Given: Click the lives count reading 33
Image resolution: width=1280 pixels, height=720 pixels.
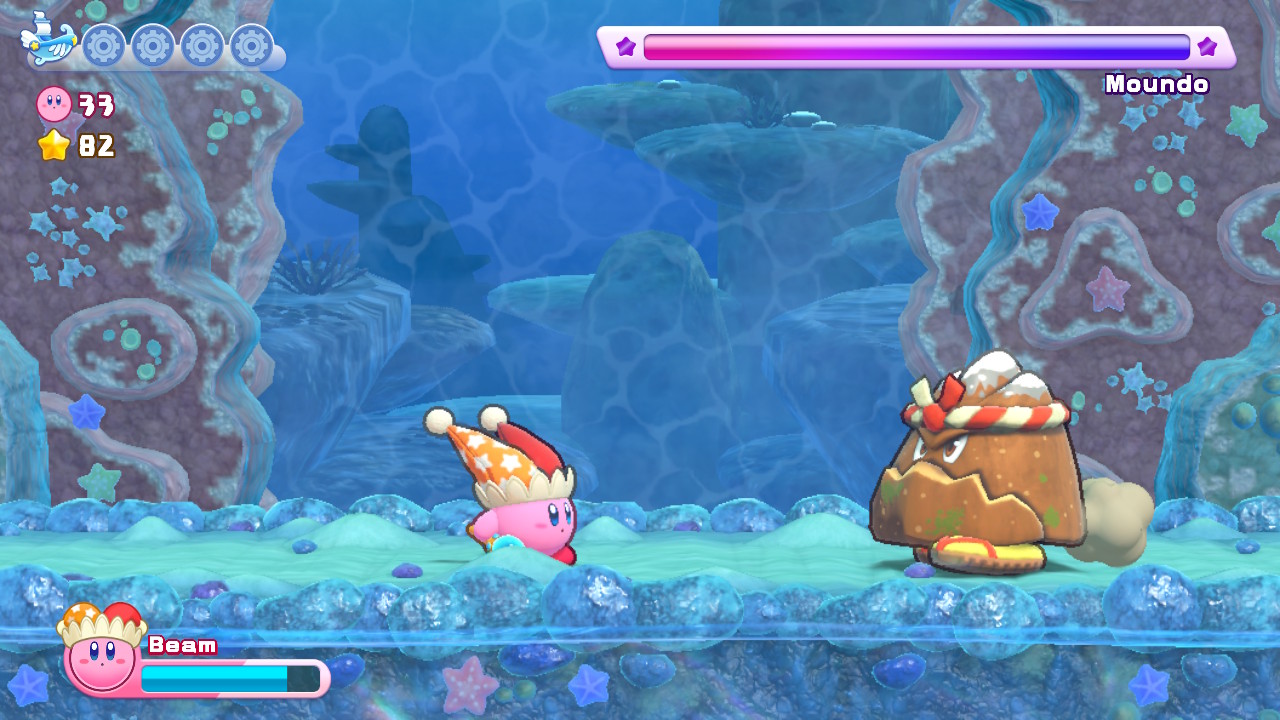Looking at the screenshot, I should click(x=95, y=105).
